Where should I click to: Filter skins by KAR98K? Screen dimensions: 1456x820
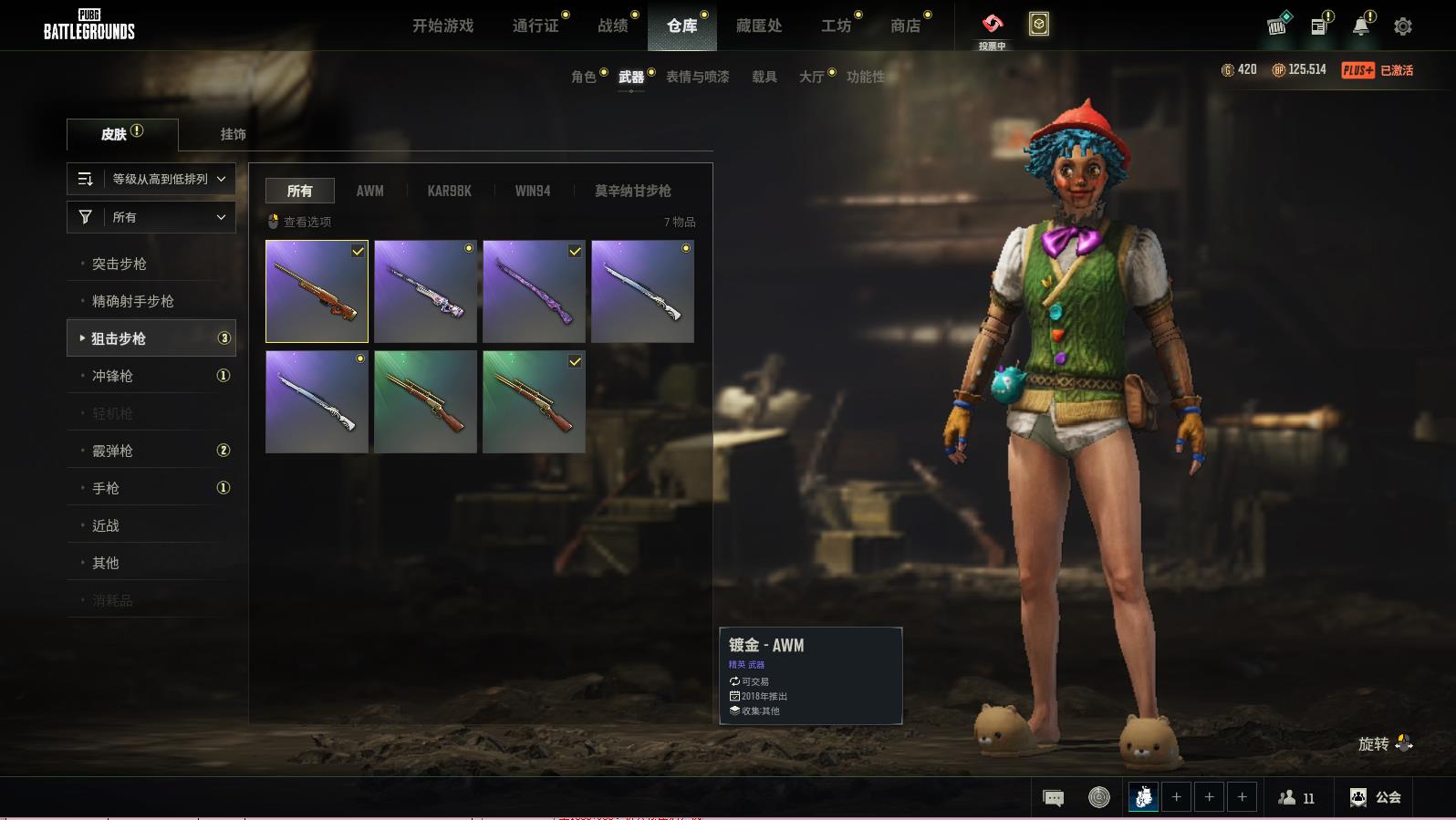pyautogui.click(x=449, y=191)
